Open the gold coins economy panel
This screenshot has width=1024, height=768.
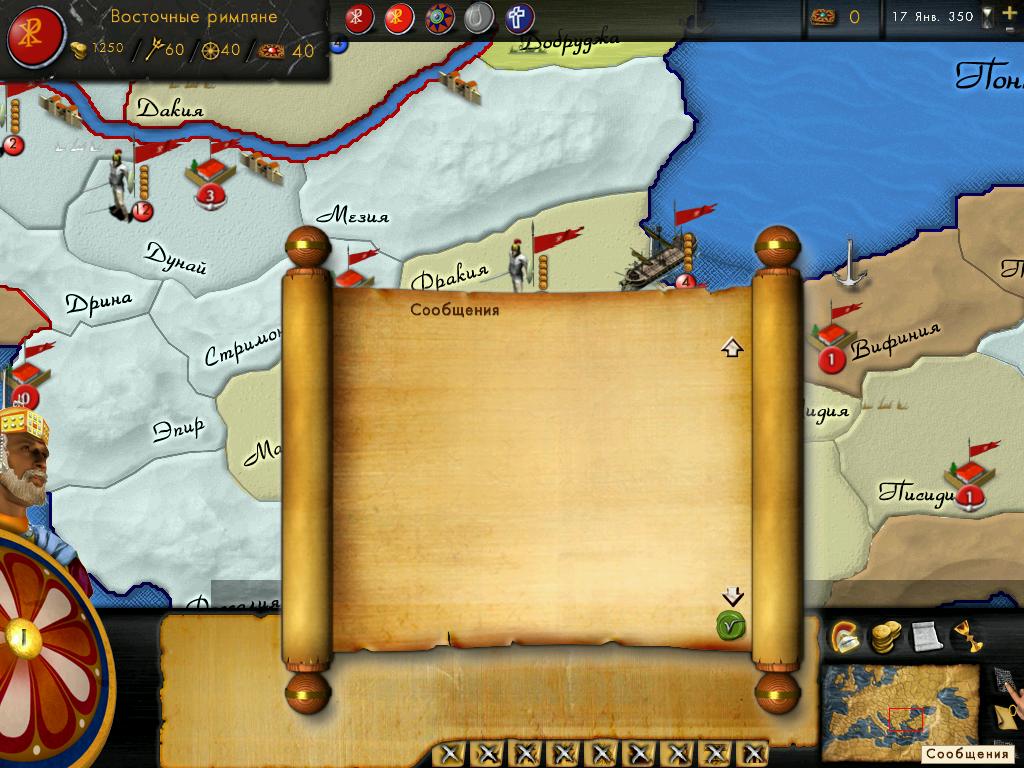(884, 636)
